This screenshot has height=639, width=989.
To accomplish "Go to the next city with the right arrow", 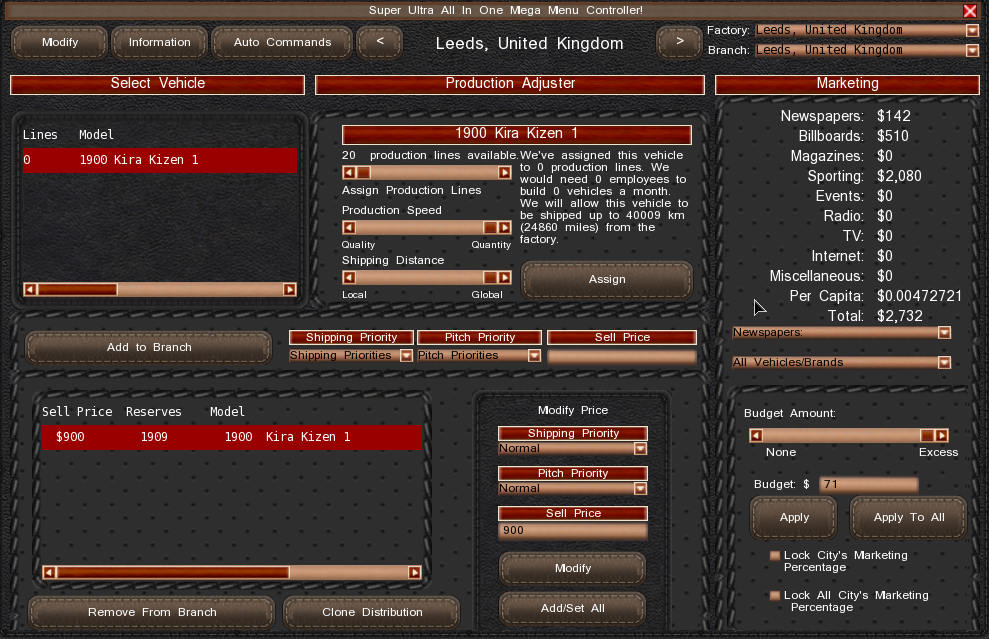I will 680,42.
